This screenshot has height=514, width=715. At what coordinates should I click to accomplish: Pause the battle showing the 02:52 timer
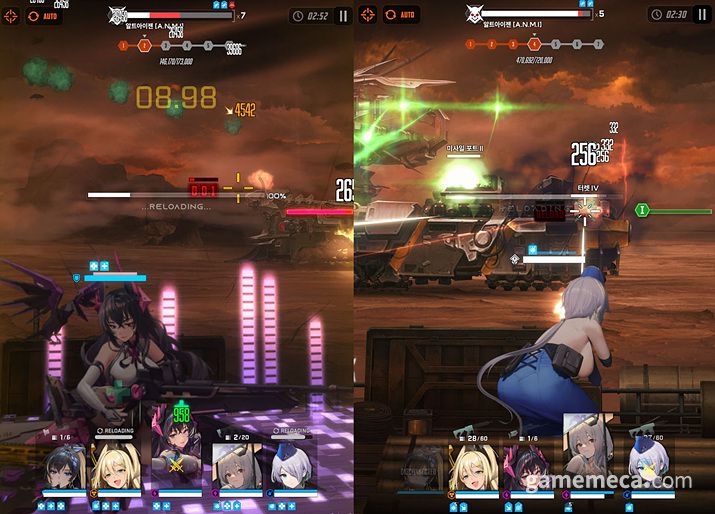click(343, 16)
